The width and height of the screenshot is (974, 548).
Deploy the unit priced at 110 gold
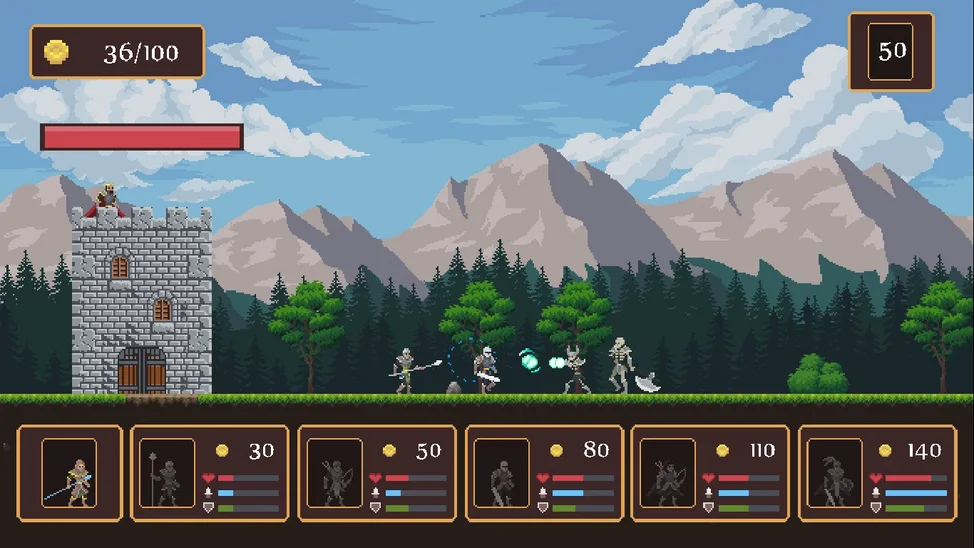point(710,473)
